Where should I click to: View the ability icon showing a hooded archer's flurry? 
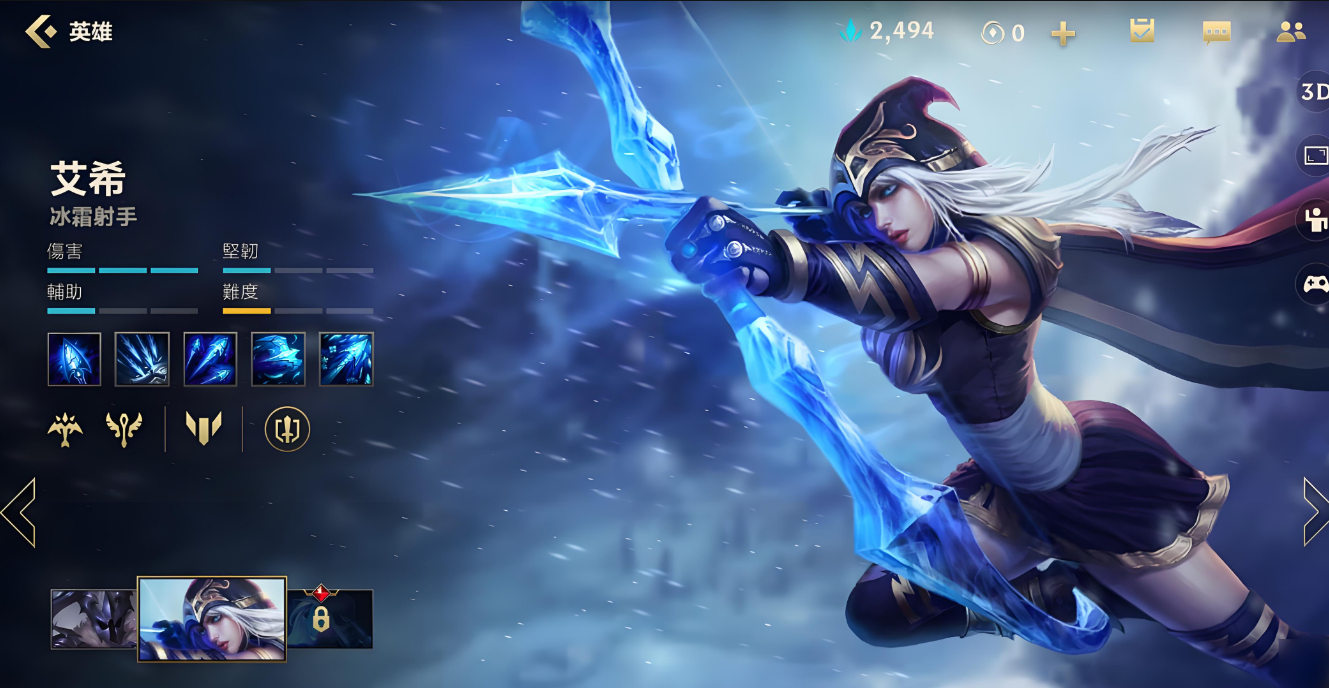pyautogui.click(x=142, y=359)
